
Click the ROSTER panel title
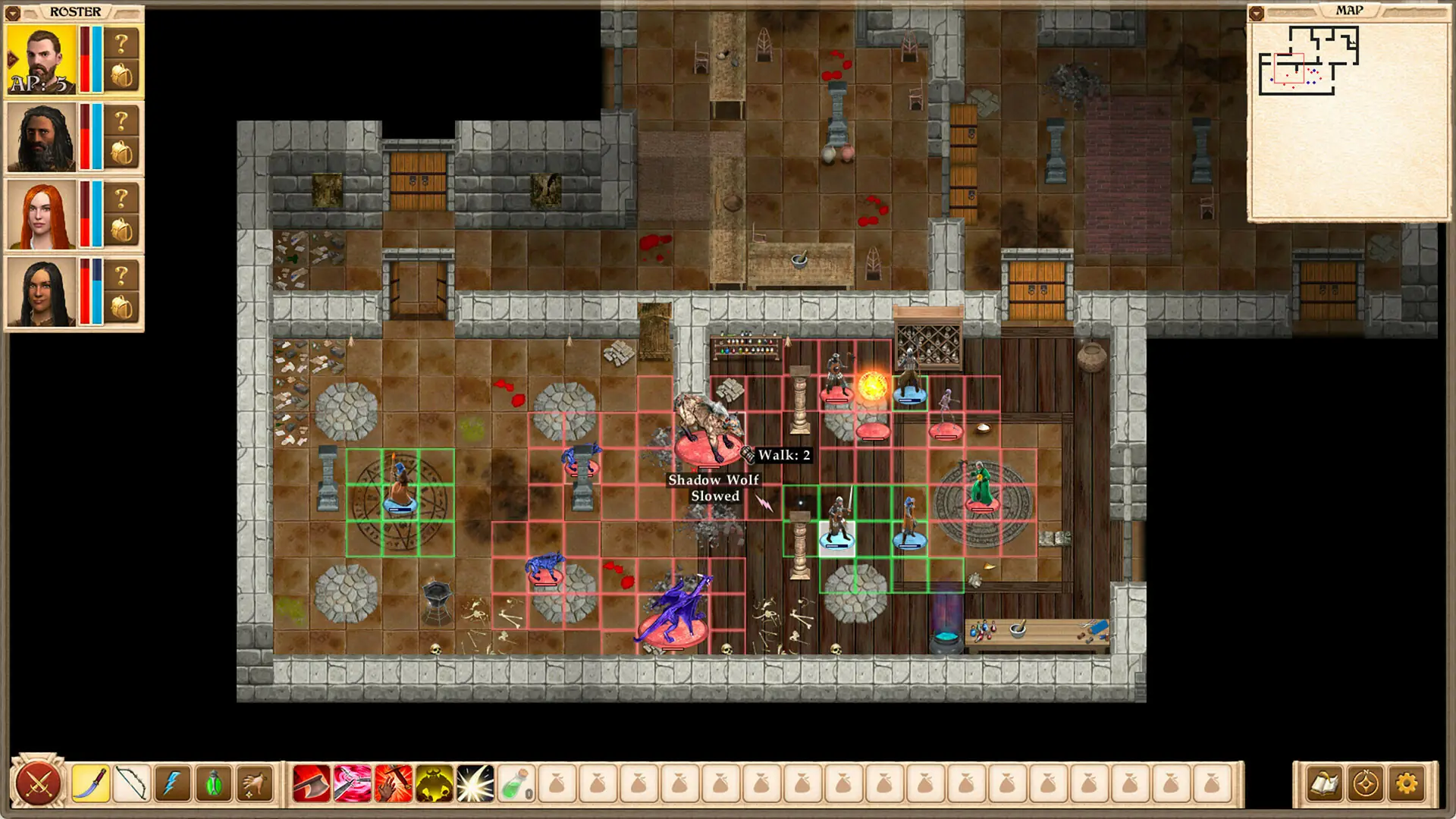pos(74,11)
